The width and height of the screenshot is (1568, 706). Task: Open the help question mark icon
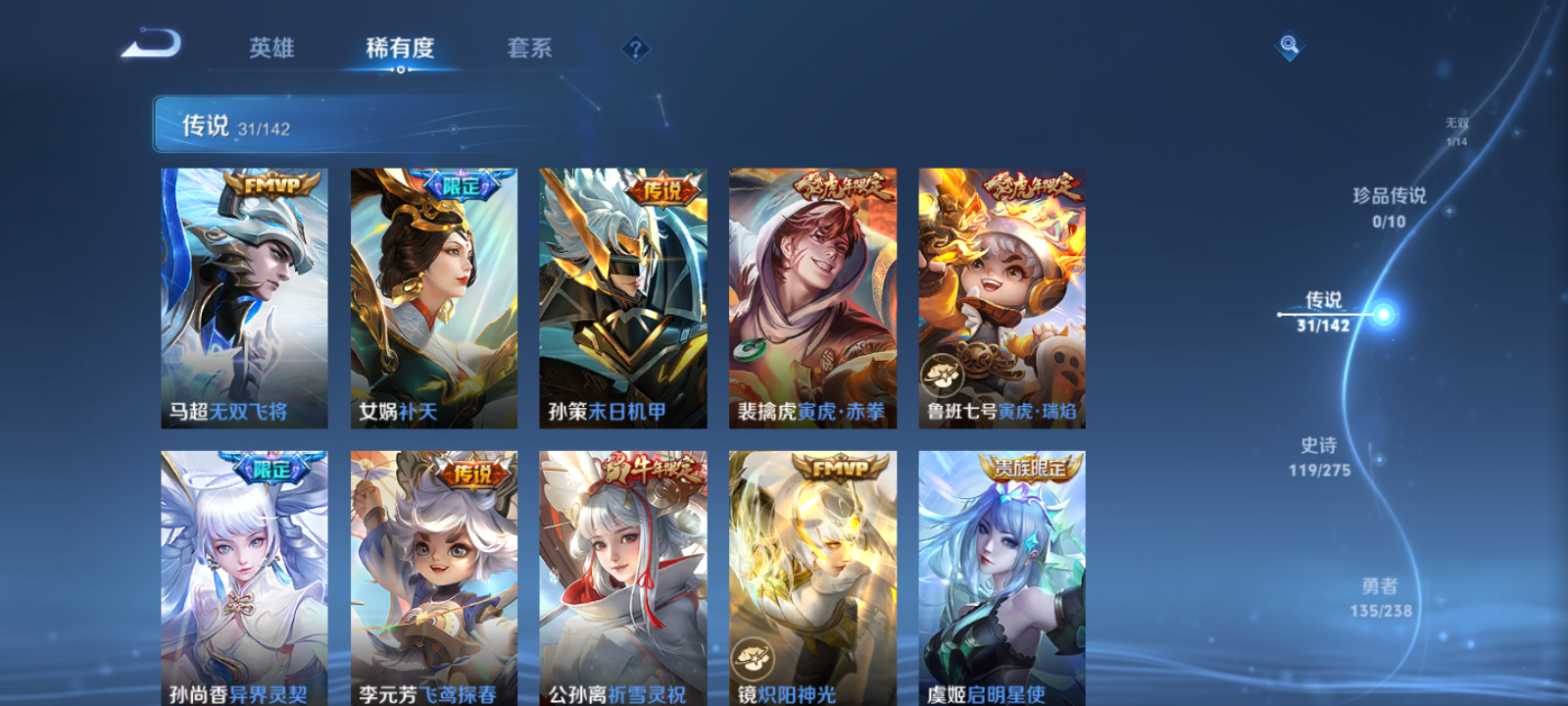636,48
